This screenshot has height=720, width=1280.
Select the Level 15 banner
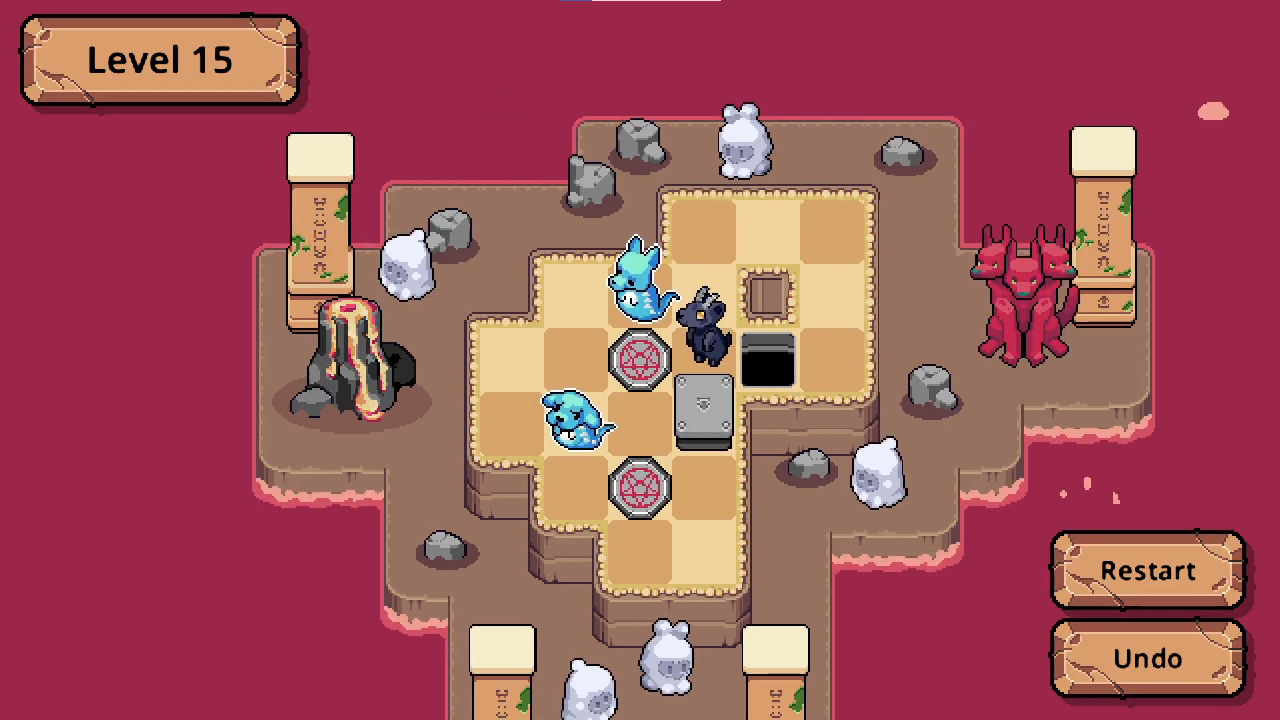(x=158, y=60)
